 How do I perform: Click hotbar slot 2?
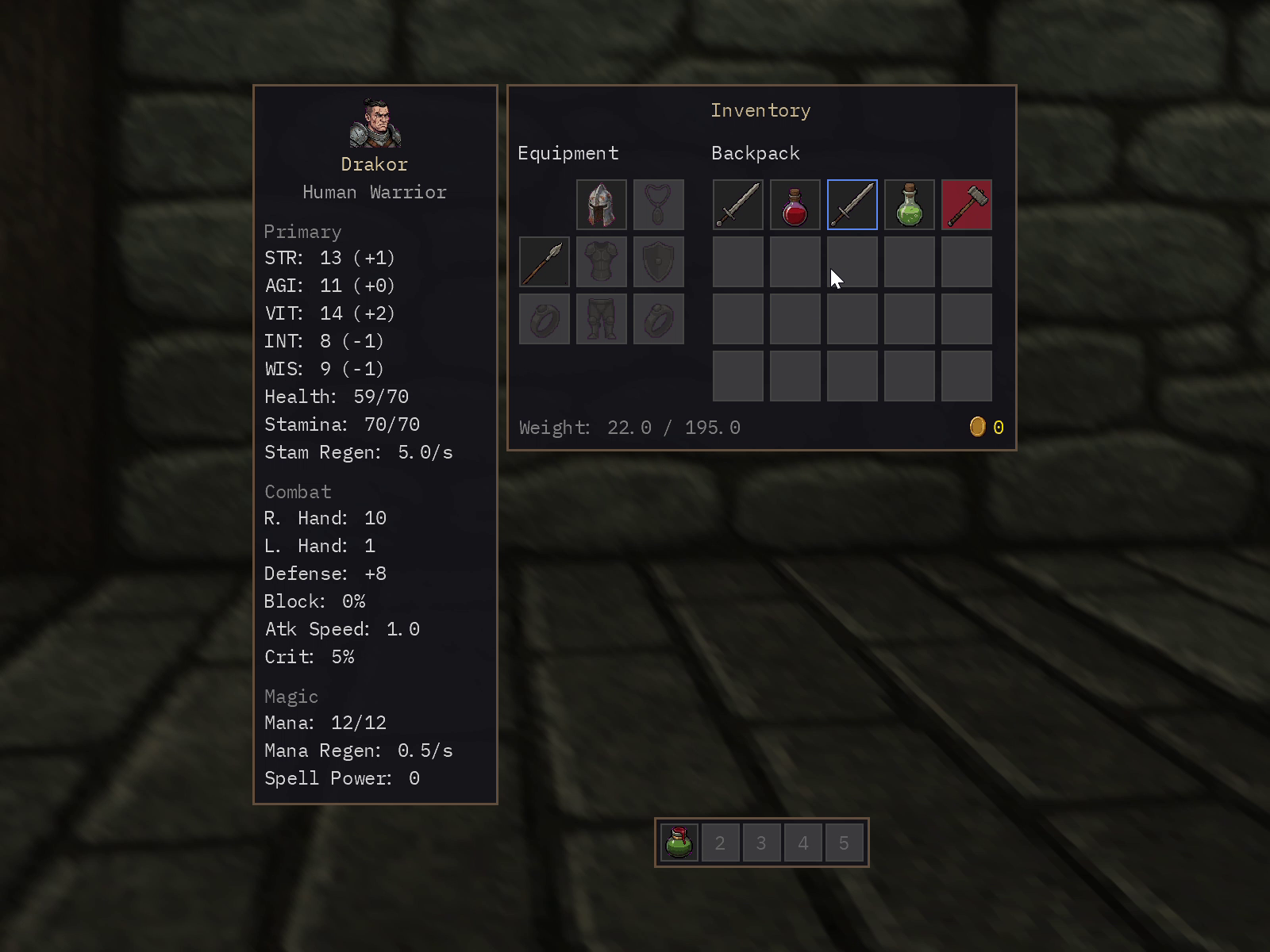720,843
